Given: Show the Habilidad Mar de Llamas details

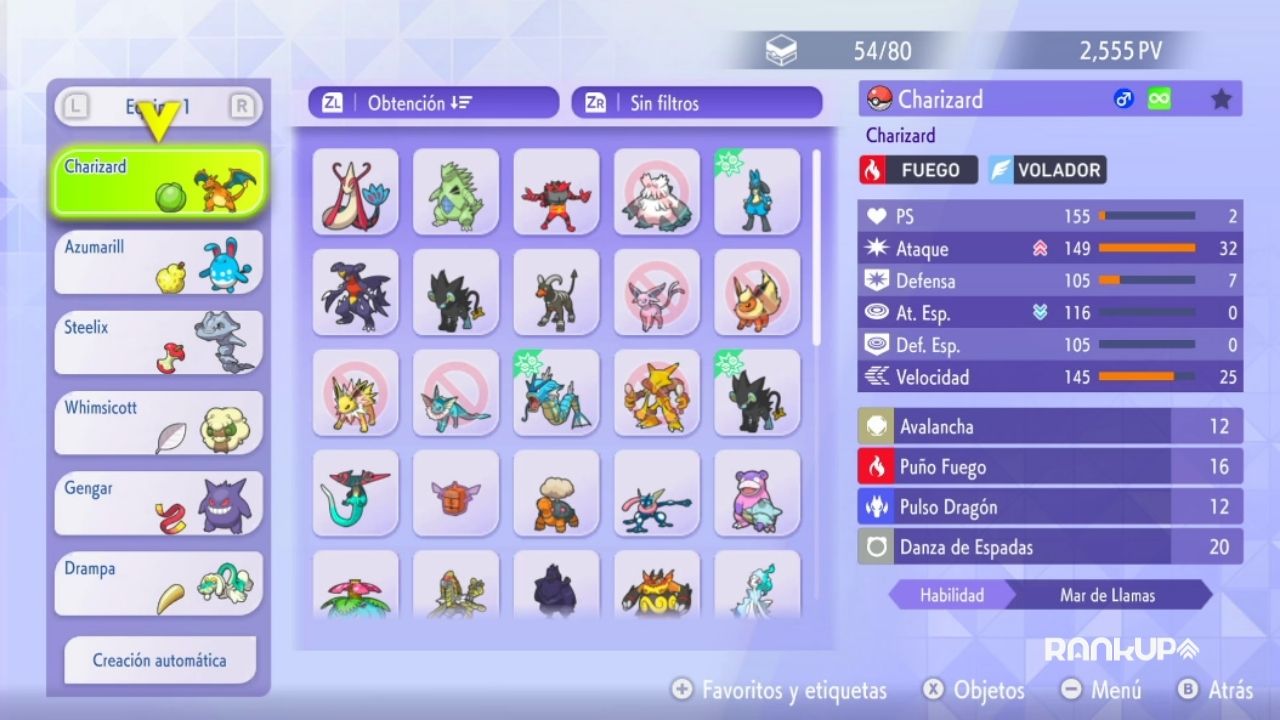Looking at the screenshot, I should pos(1050,595).
